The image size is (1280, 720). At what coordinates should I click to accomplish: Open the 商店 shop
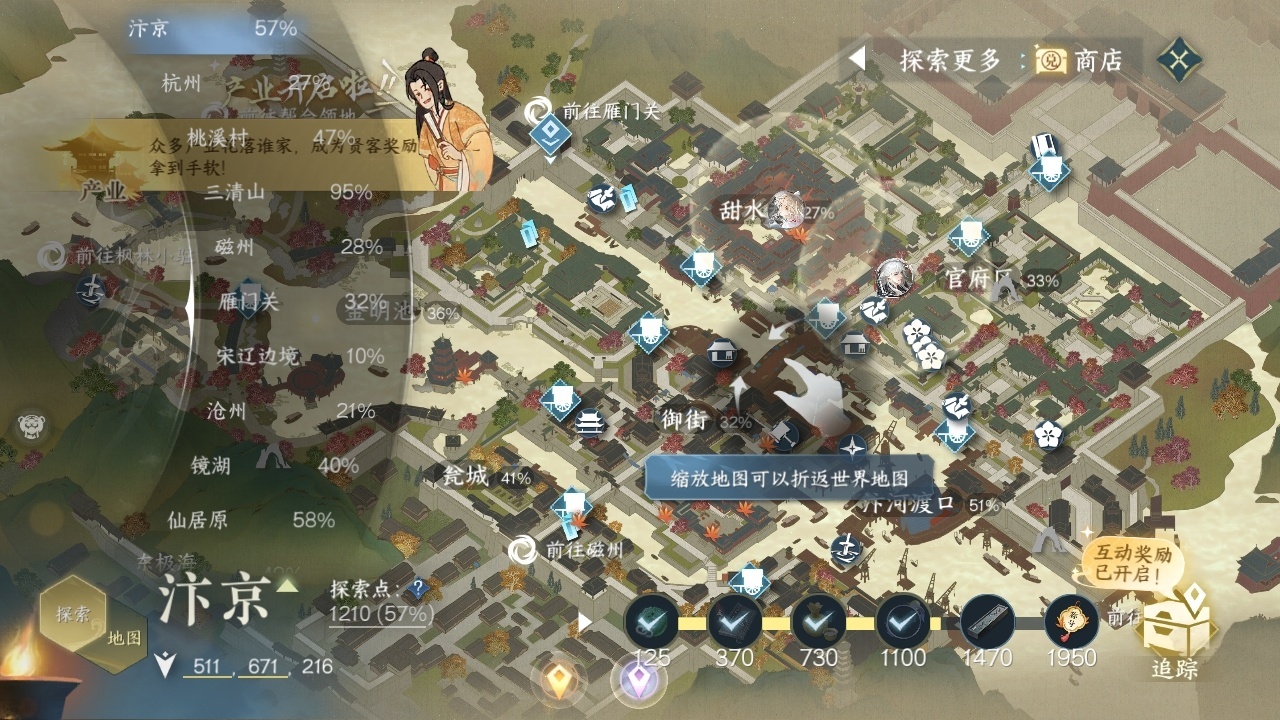point(1080,61)
